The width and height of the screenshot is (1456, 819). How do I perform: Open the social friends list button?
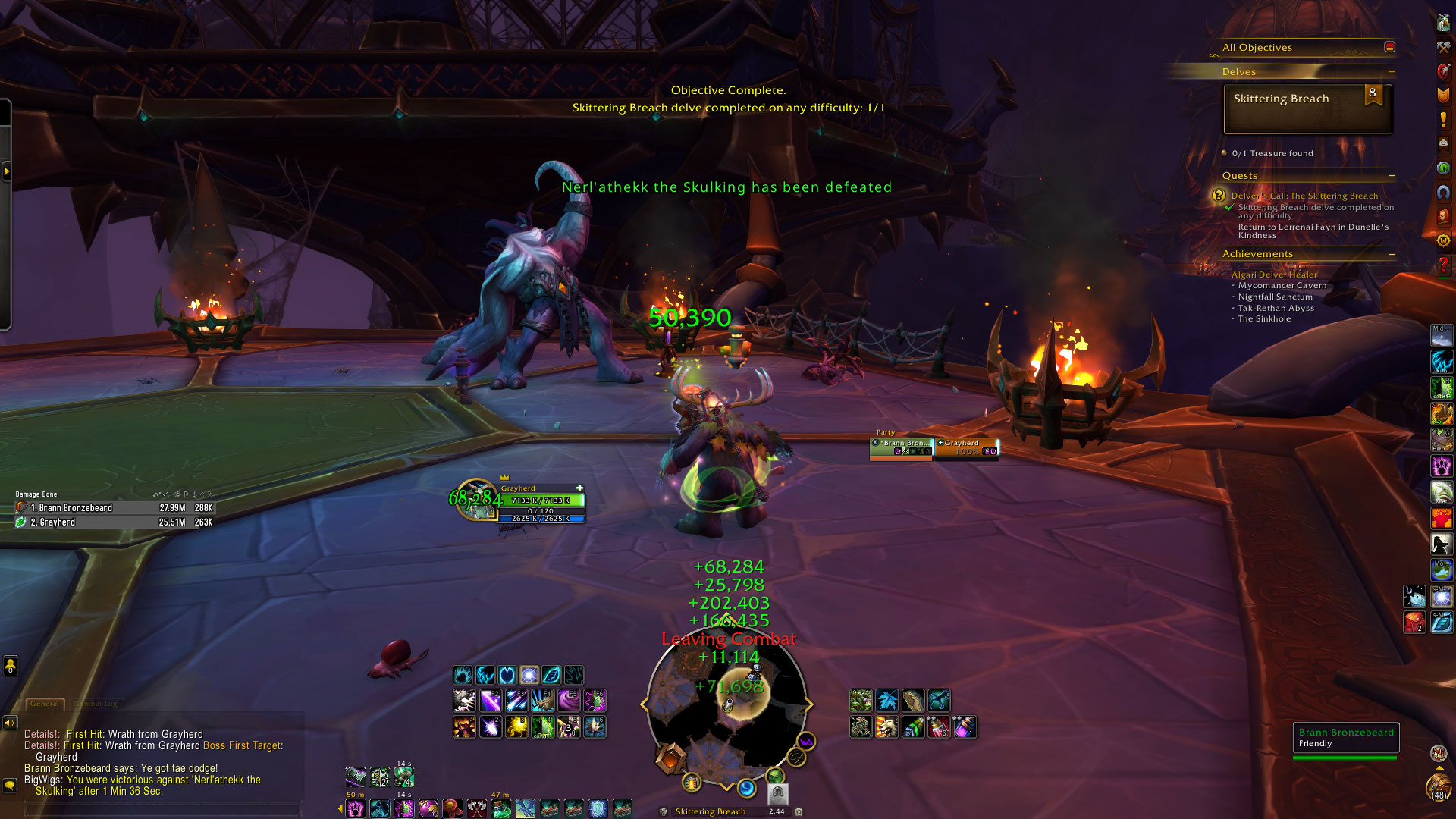(x=10, y=666)
